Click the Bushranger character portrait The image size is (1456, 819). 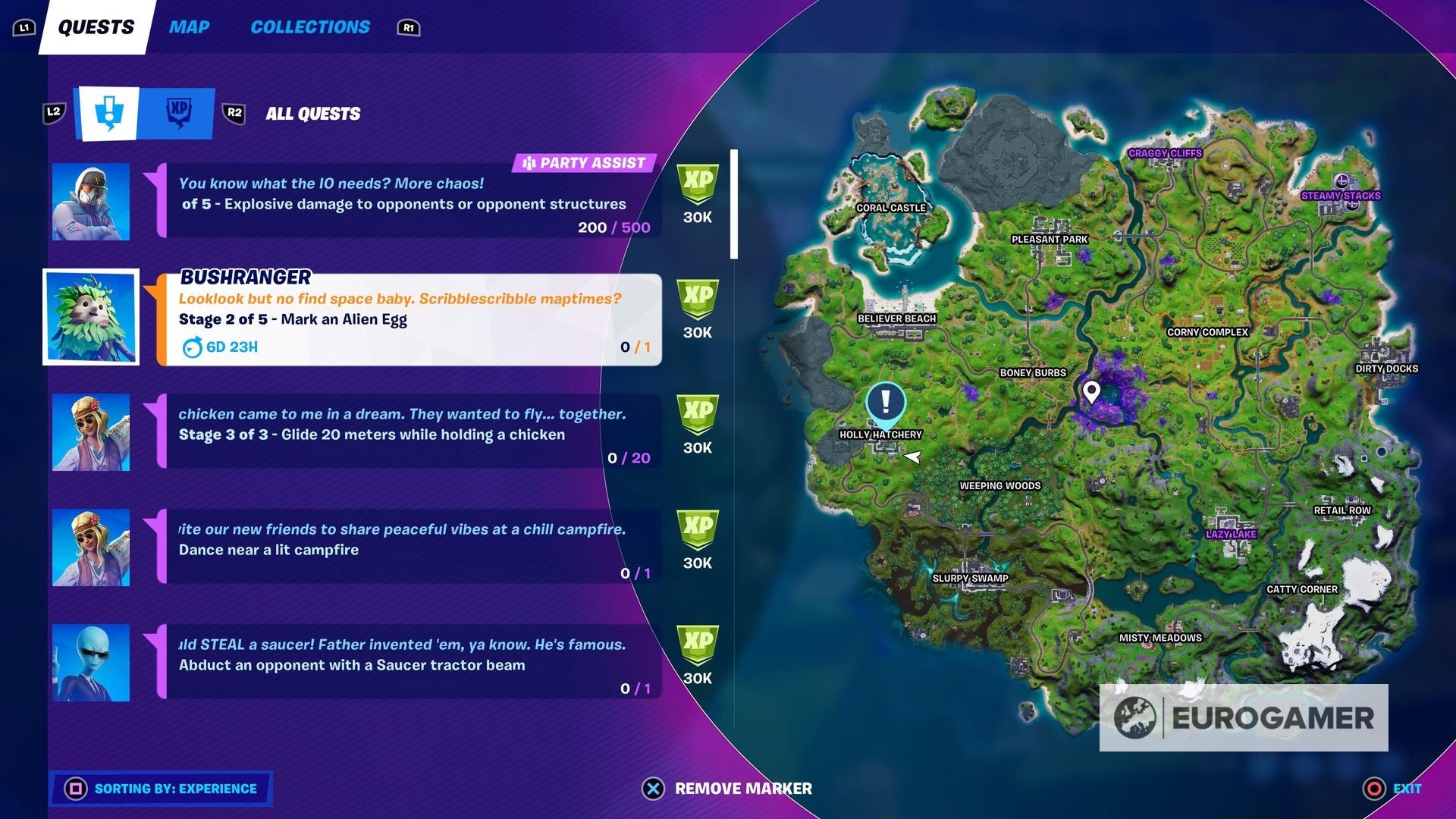(x=90, y=315)
